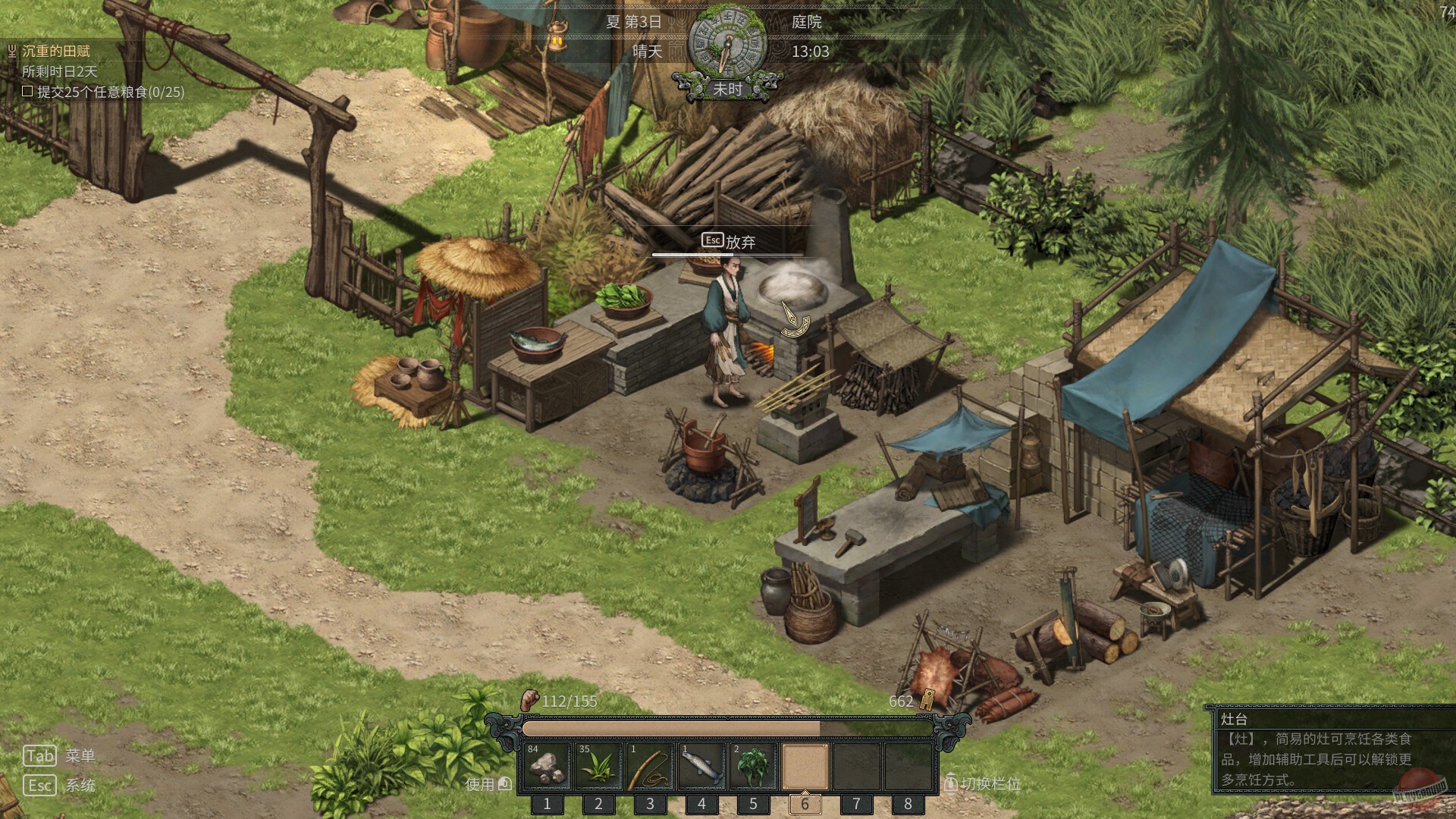Pick the leafy vegetable in slot five

(x=754, y=767)
